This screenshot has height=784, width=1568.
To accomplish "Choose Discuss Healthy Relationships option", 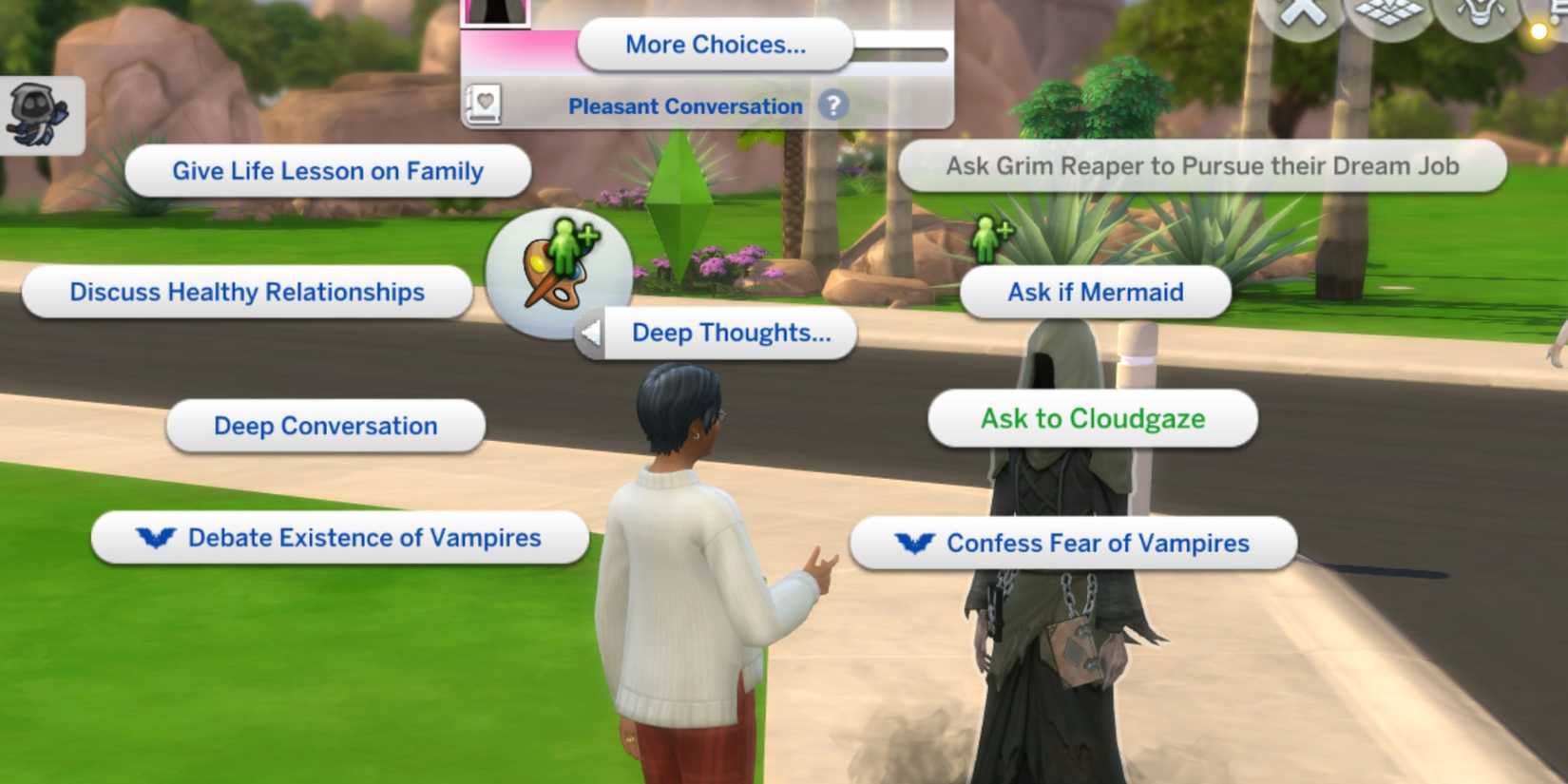I will [246, 292].
